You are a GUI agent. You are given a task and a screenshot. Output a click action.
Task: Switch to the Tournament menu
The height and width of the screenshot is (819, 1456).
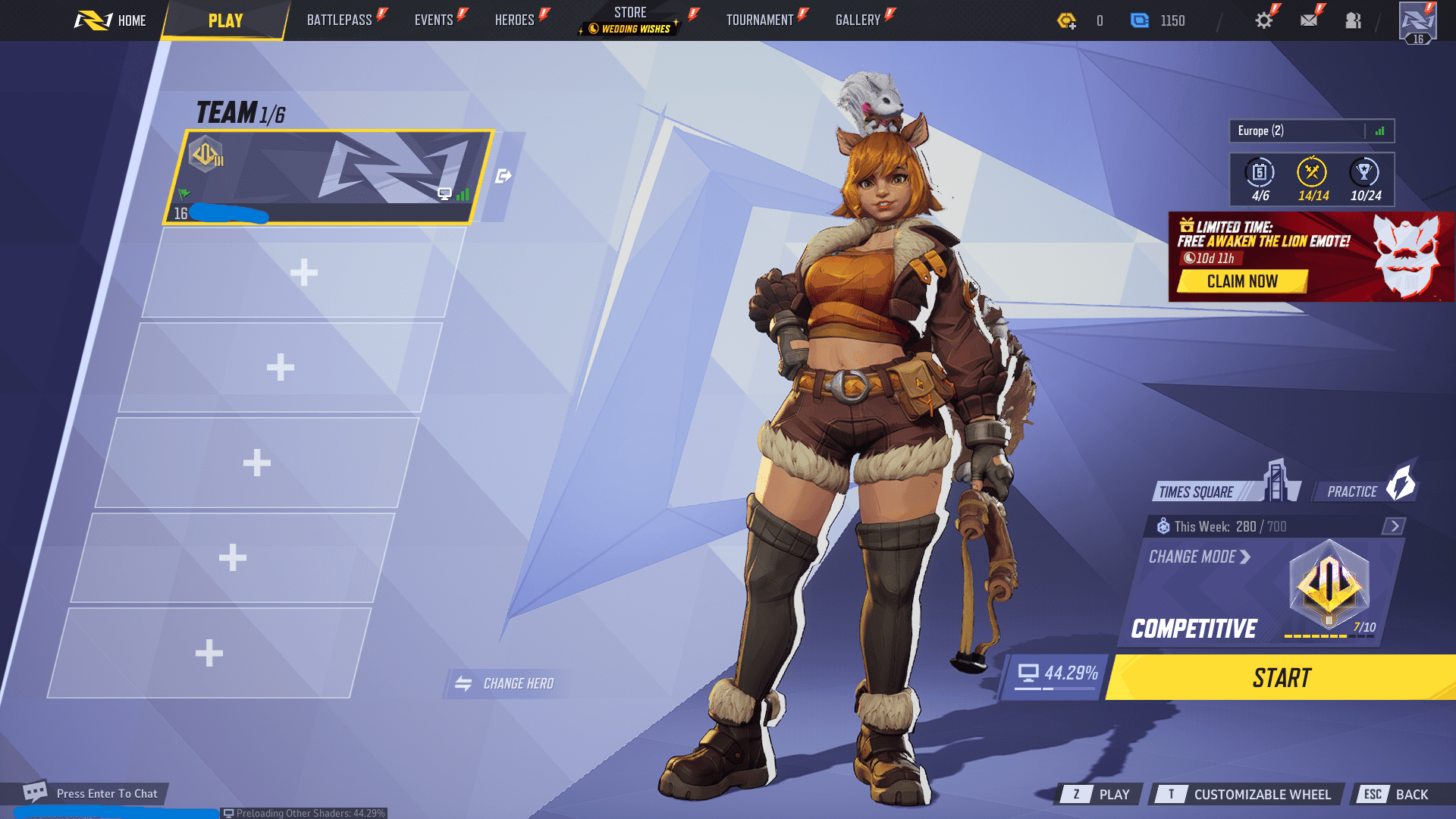759,20
